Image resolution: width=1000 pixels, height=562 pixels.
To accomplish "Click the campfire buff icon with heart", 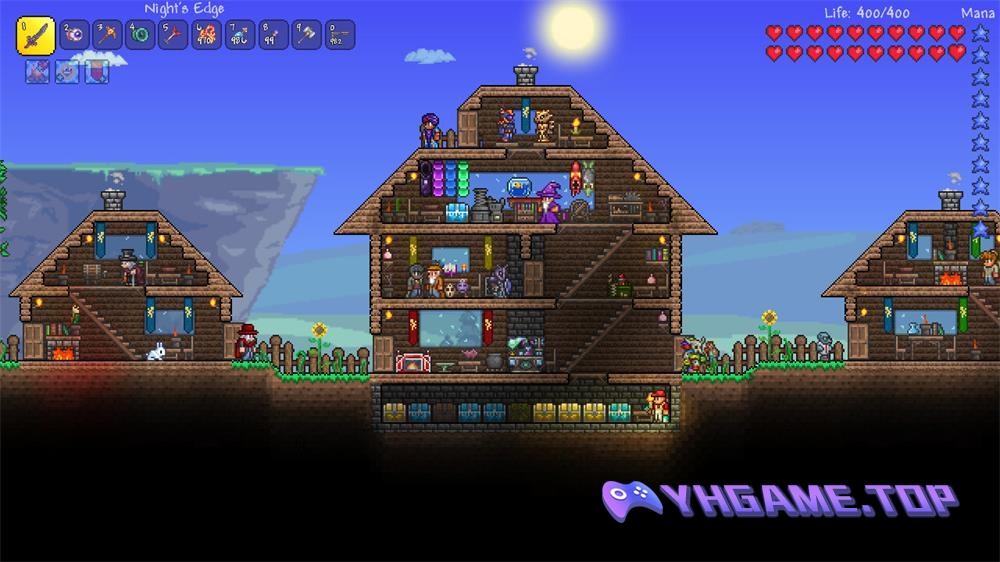I will pos(37,72).
